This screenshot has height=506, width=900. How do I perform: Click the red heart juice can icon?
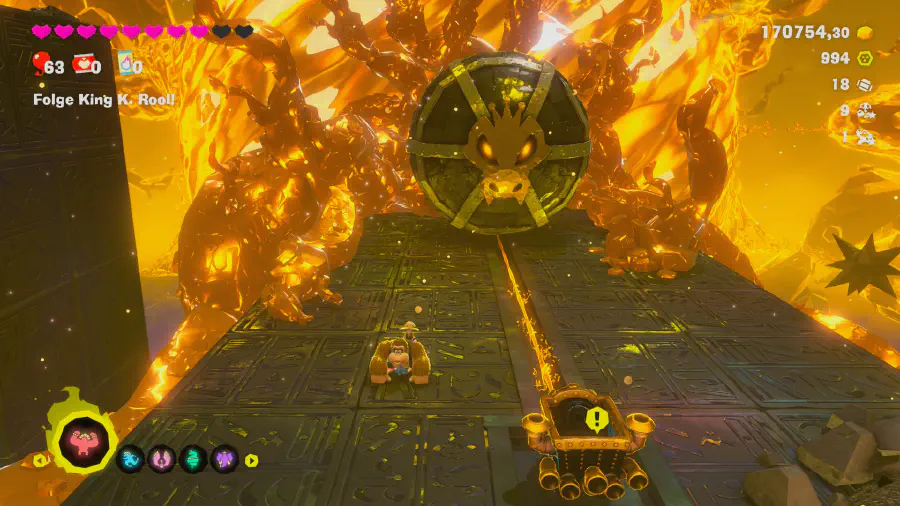pos(87,66)
